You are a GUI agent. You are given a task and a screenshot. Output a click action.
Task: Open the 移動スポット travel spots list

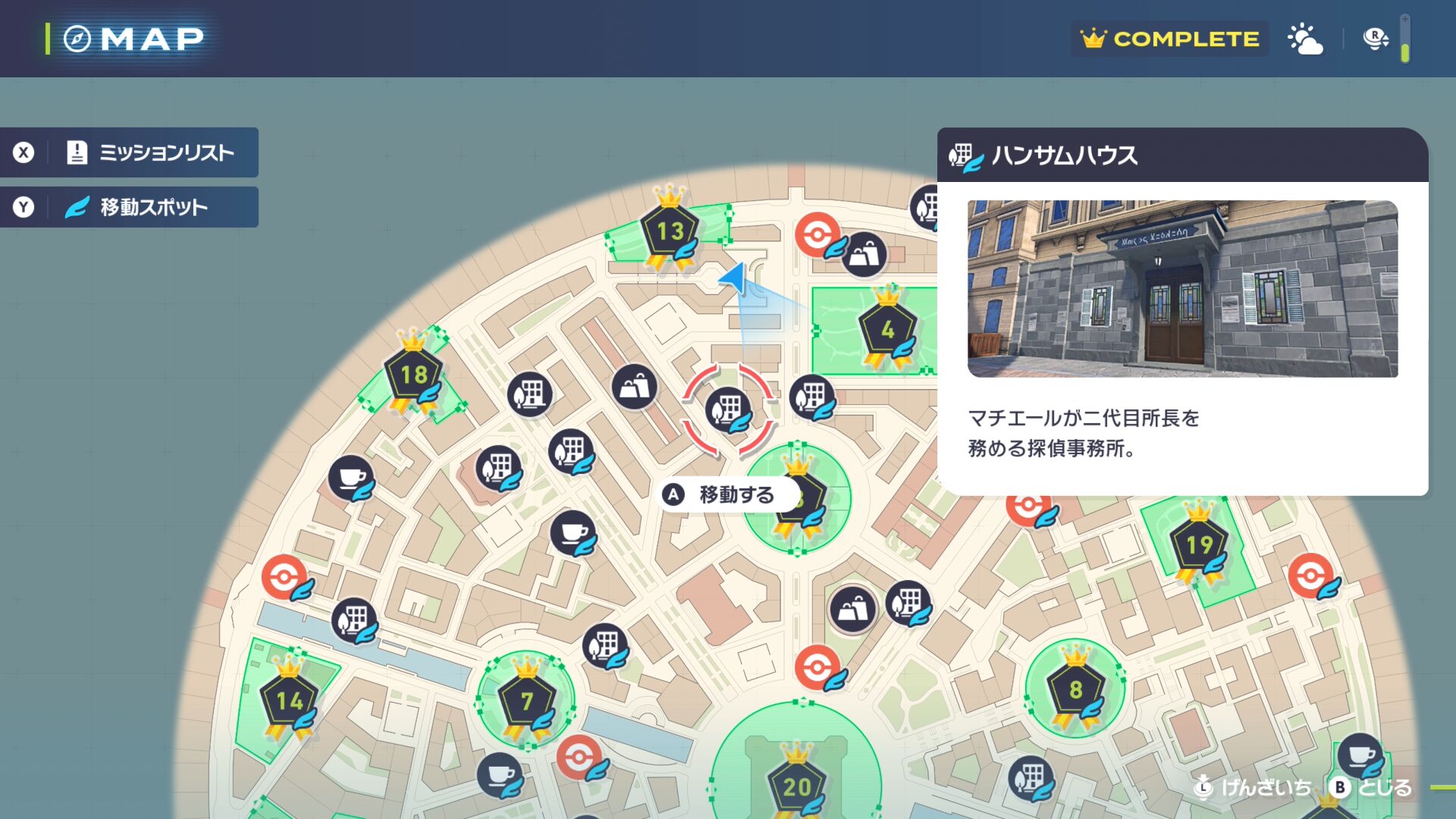(129, 207)
